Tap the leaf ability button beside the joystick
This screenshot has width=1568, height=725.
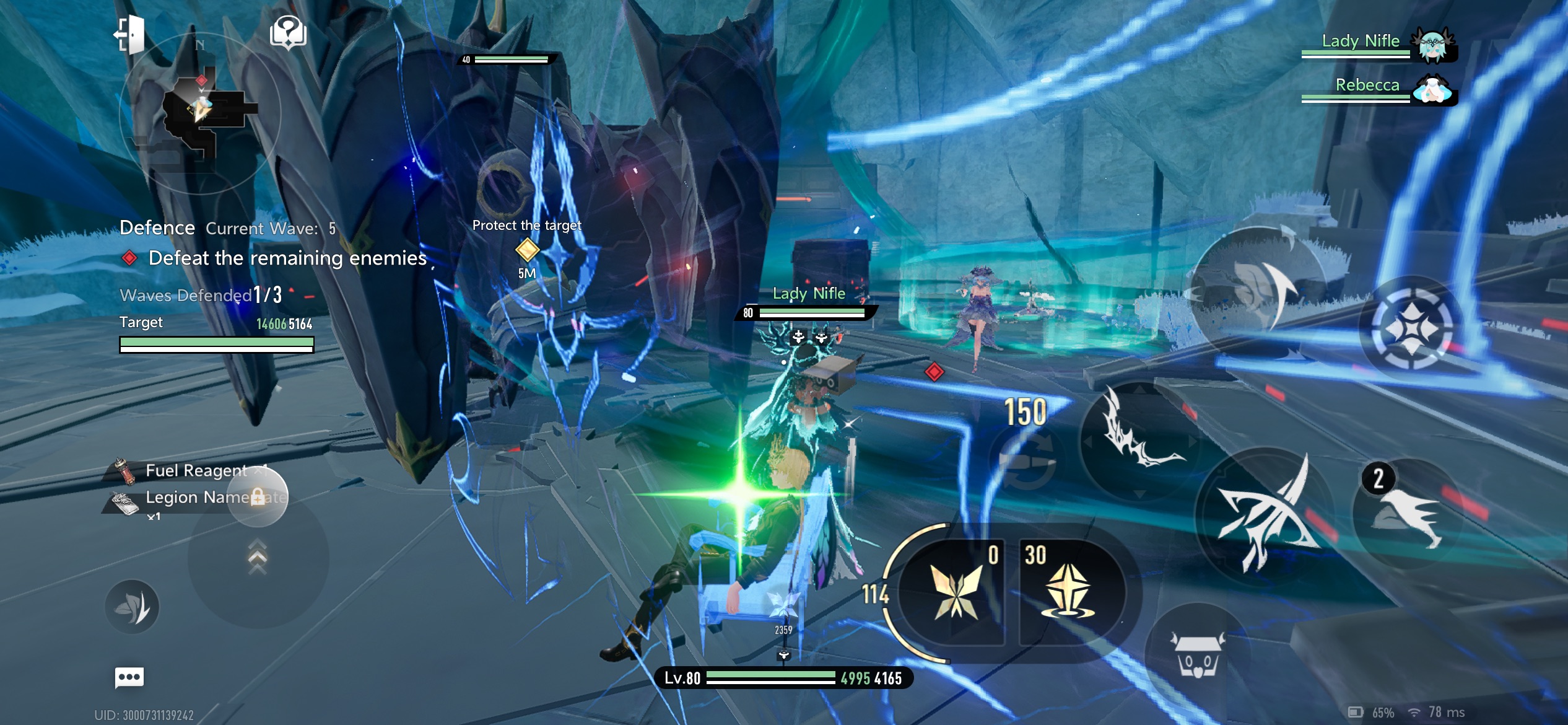132,606
